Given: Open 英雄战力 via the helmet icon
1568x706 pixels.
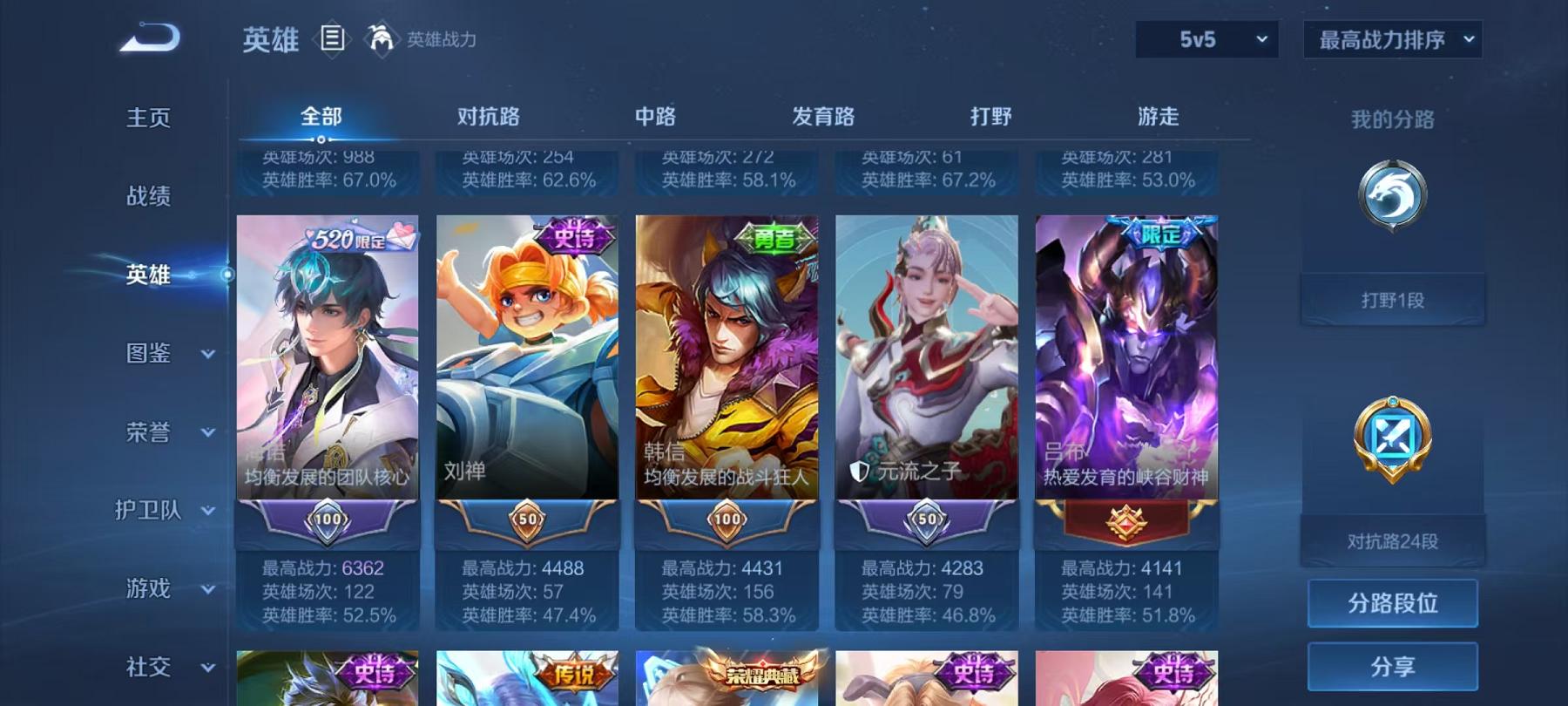Looking at the screenshot, I should 380,38.
